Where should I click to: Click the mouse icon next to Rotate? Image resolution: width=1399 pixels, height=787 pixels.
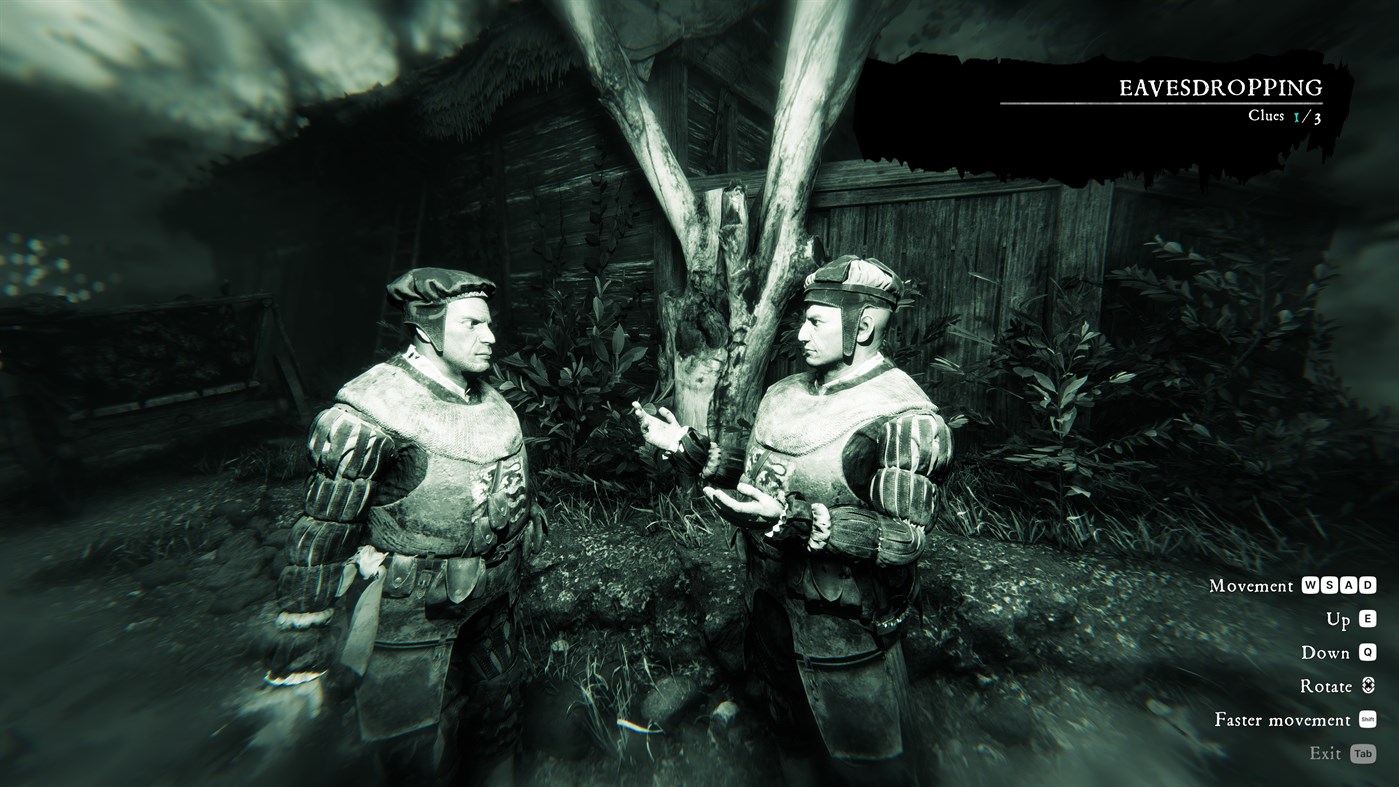click(1367, 685)
